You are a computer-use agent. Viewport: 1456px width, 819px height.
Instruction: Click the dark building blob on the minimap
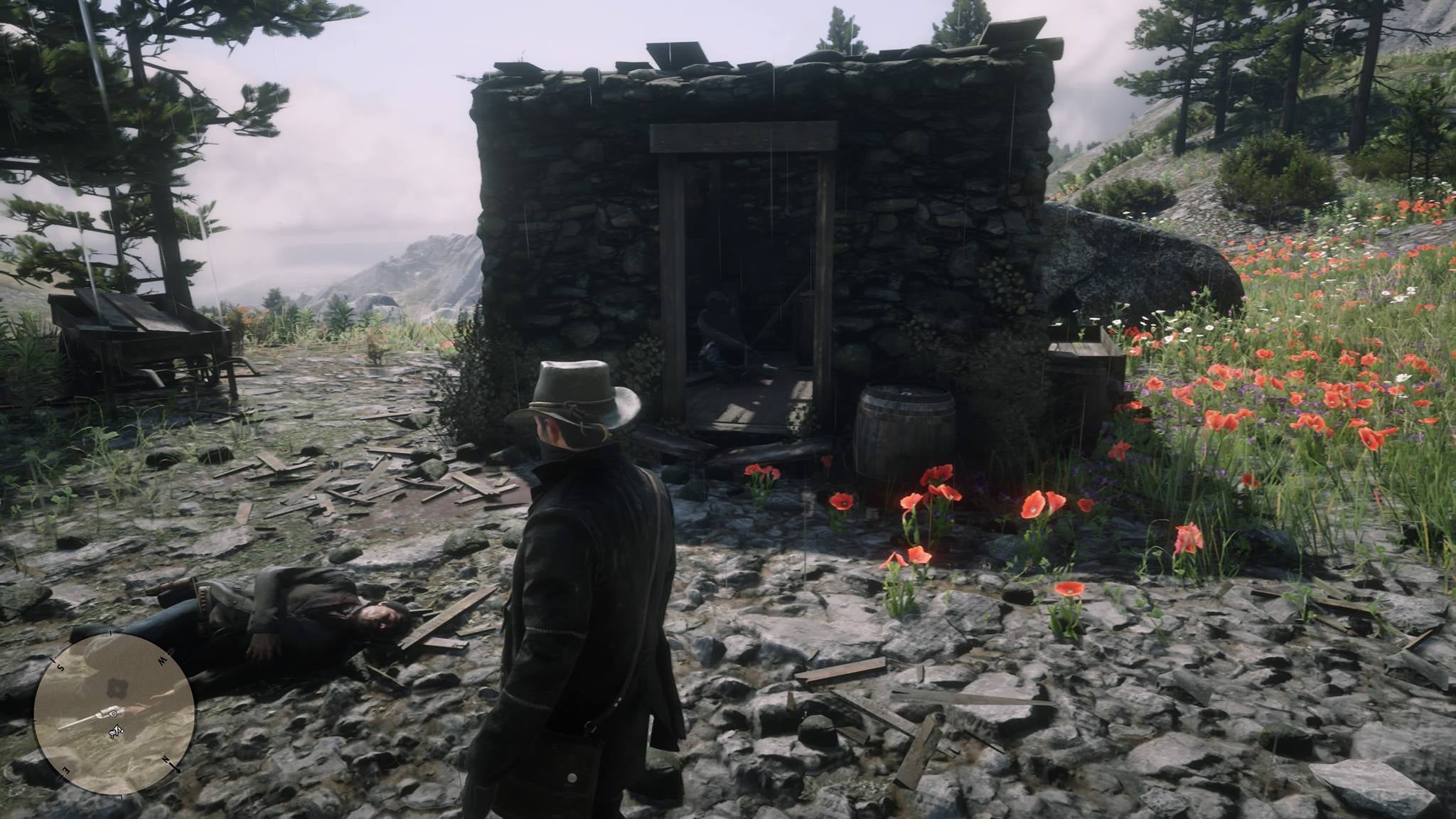[x=118, y=688]
